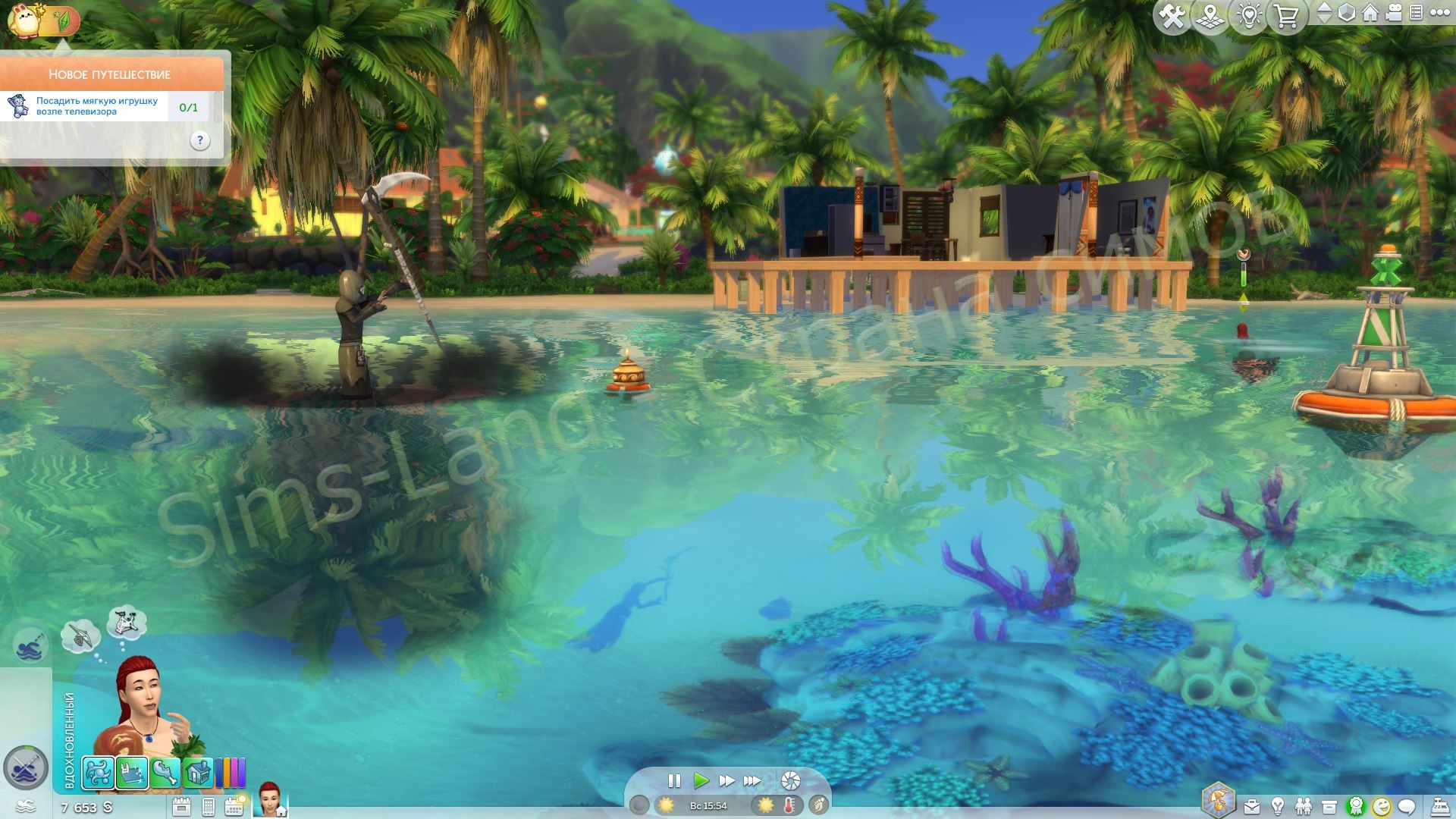This screenshot has width=1456, height=819.
Task: Open the Sim's phone
Action: [209, 807]
